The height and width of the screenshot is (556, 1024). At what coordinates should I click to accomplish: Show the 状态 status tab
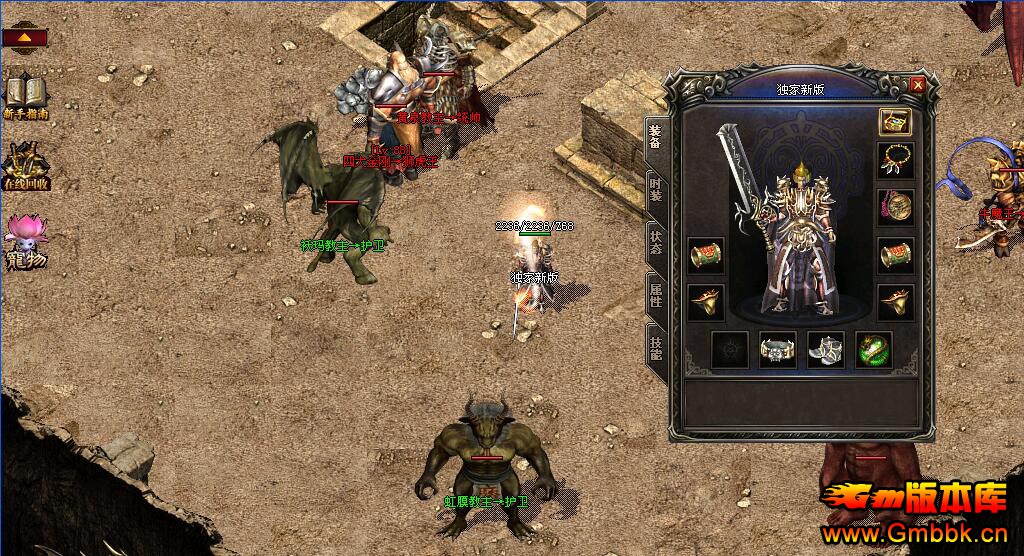656,243
